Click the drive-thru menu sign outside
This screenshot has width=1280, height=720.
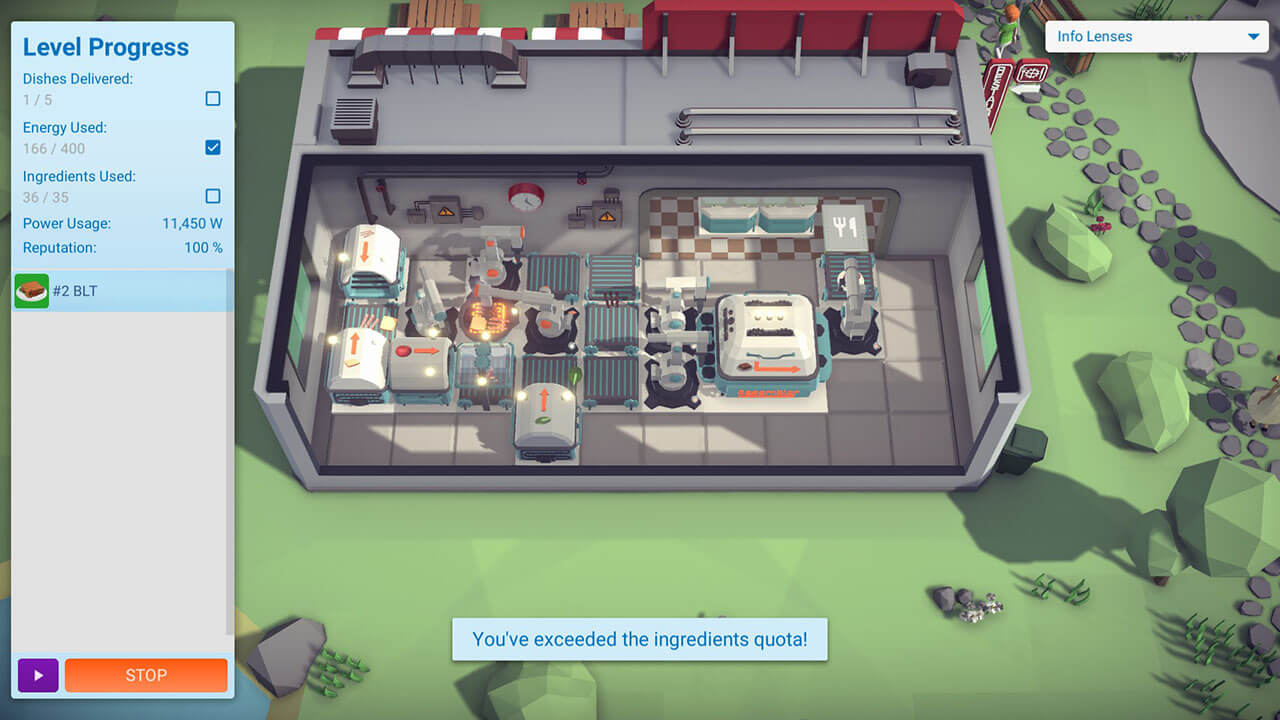coord(1000,95)
